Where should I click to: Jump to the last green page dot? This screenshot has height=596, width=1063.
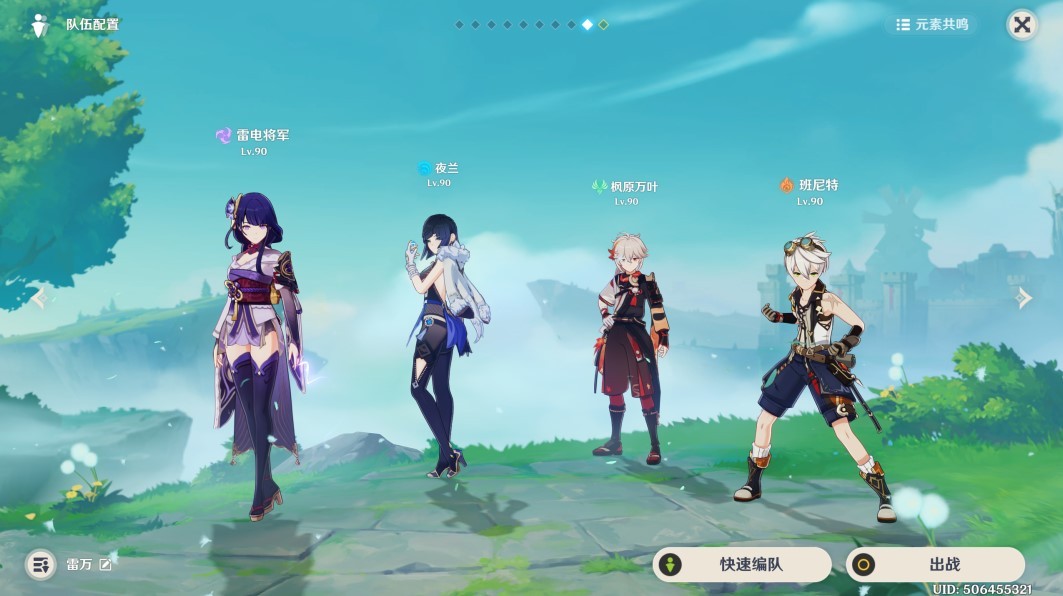click(x=603, y=25)
